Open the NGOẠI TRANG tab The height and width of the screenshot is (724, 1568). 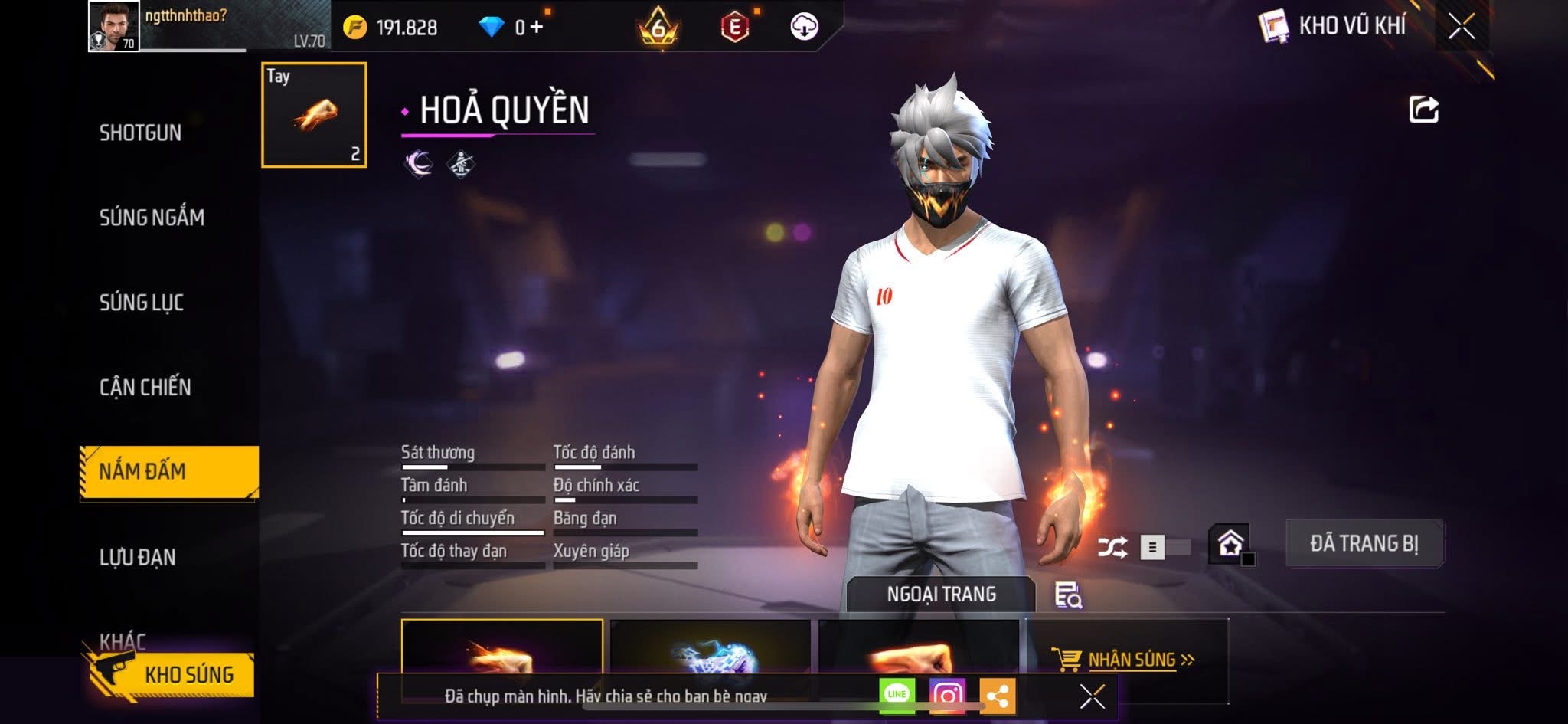[x=941, y=594]
